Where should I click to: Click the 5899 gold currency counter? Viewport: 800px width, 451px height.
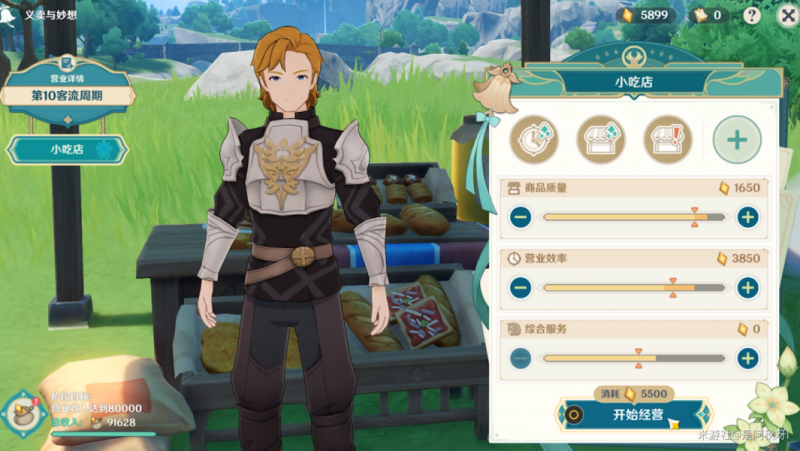point(646,15)
